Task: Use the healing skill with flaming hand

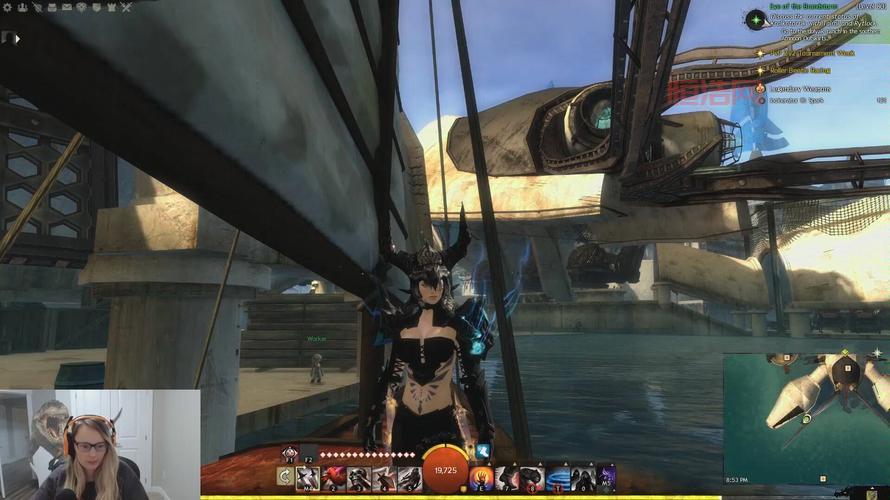Action: (x=481, y=478)
